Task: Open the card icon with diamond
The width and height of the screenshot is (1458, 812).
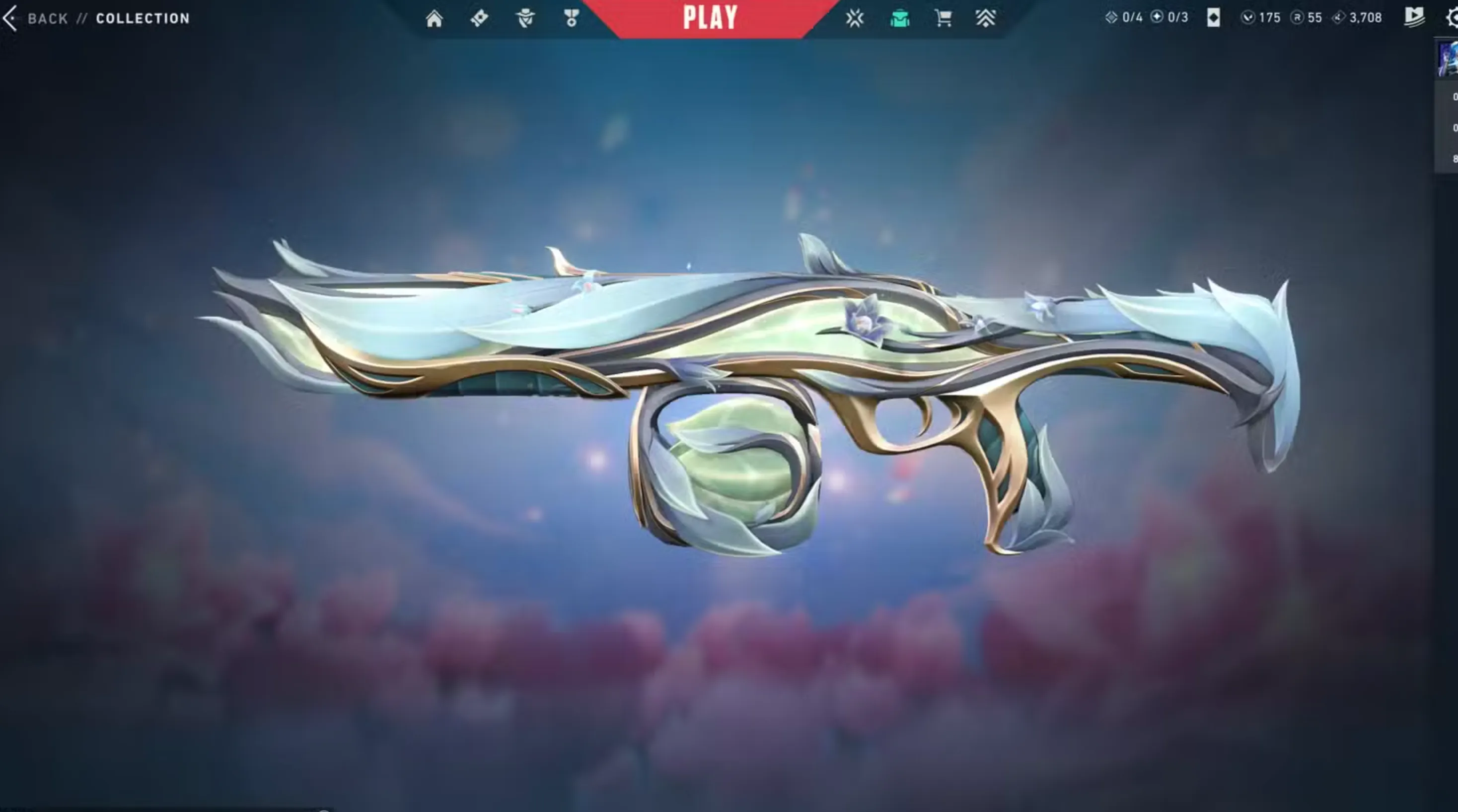Action: point(1213,18)
